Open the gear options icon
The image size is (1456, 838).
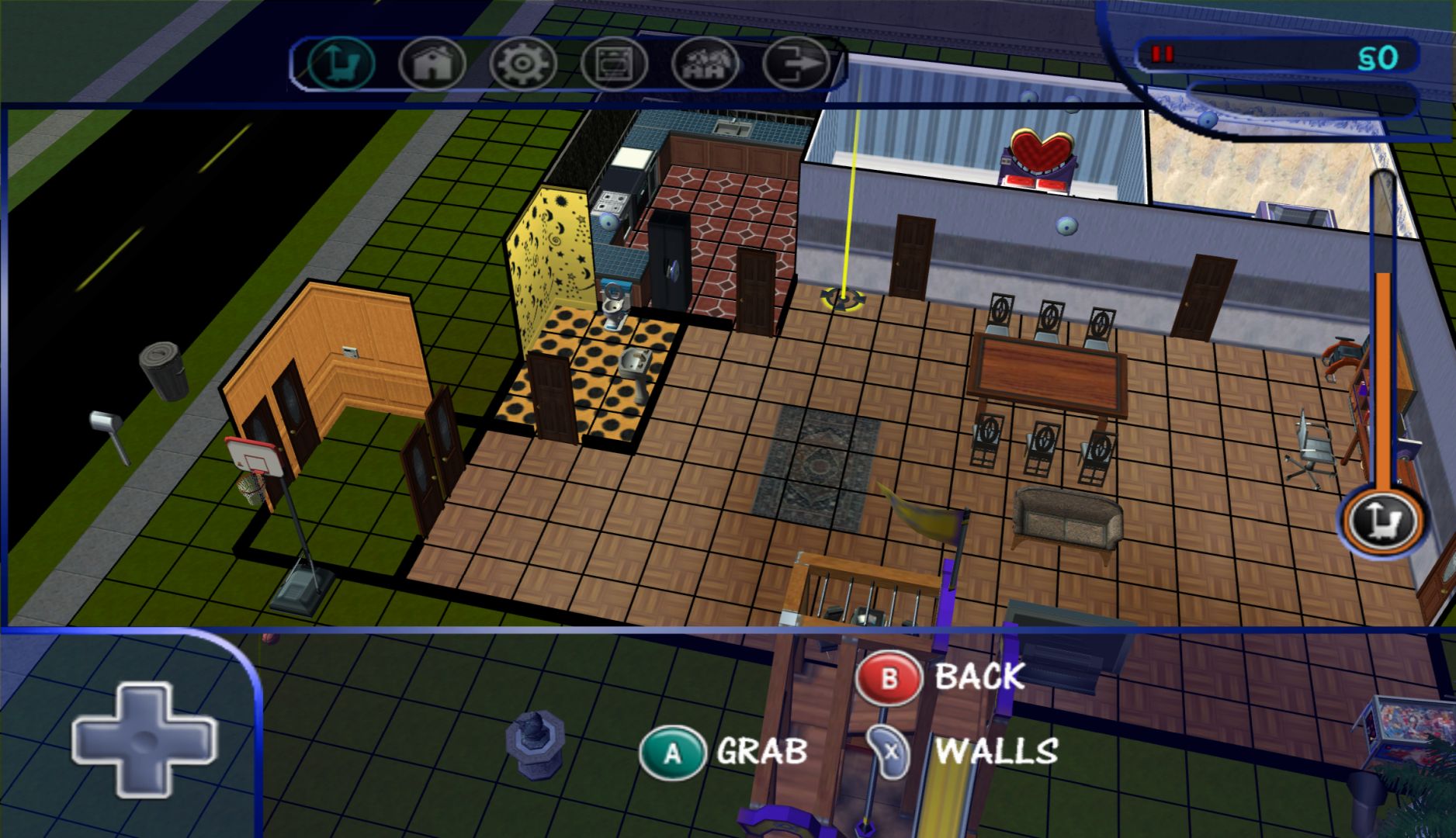(523, 64)
